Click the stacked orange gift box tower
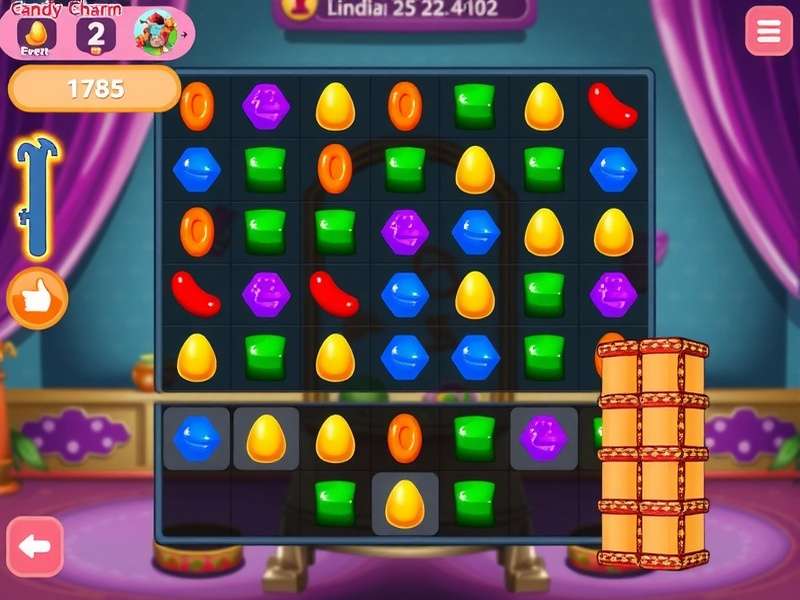This screenshot has width=800, height=600. (x=652, y=453)
